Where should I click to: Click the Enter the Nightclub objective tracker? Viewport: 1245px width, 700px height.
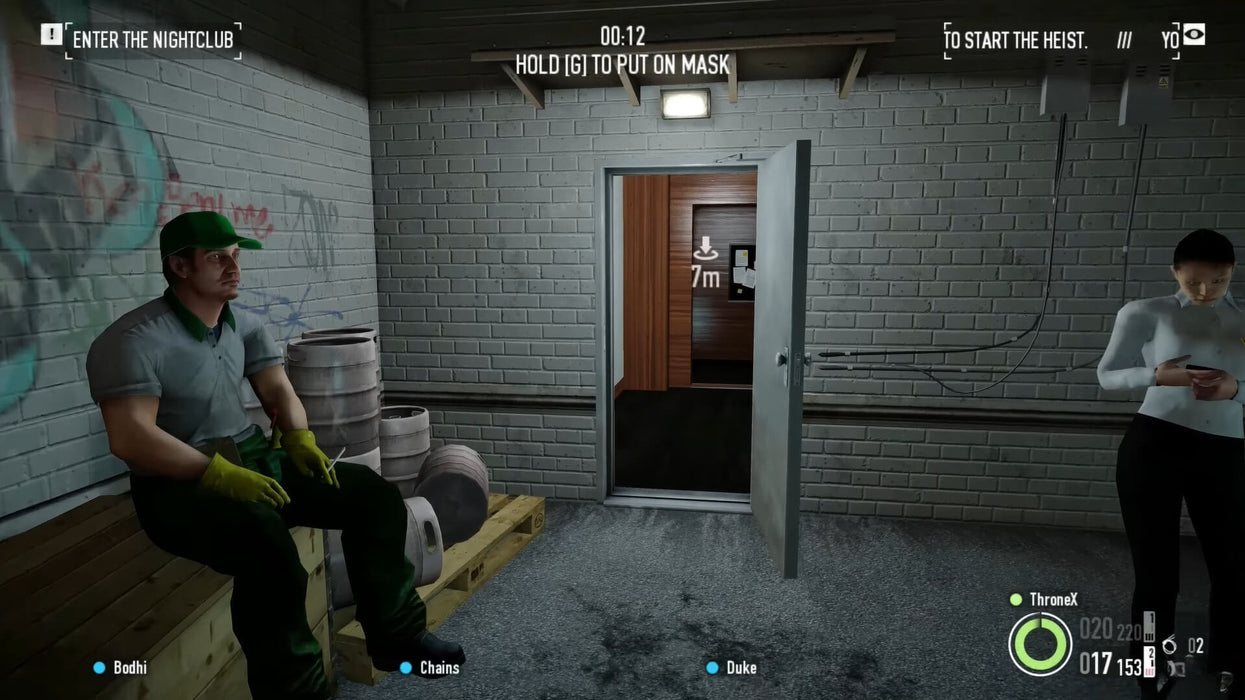coord(153,40)
